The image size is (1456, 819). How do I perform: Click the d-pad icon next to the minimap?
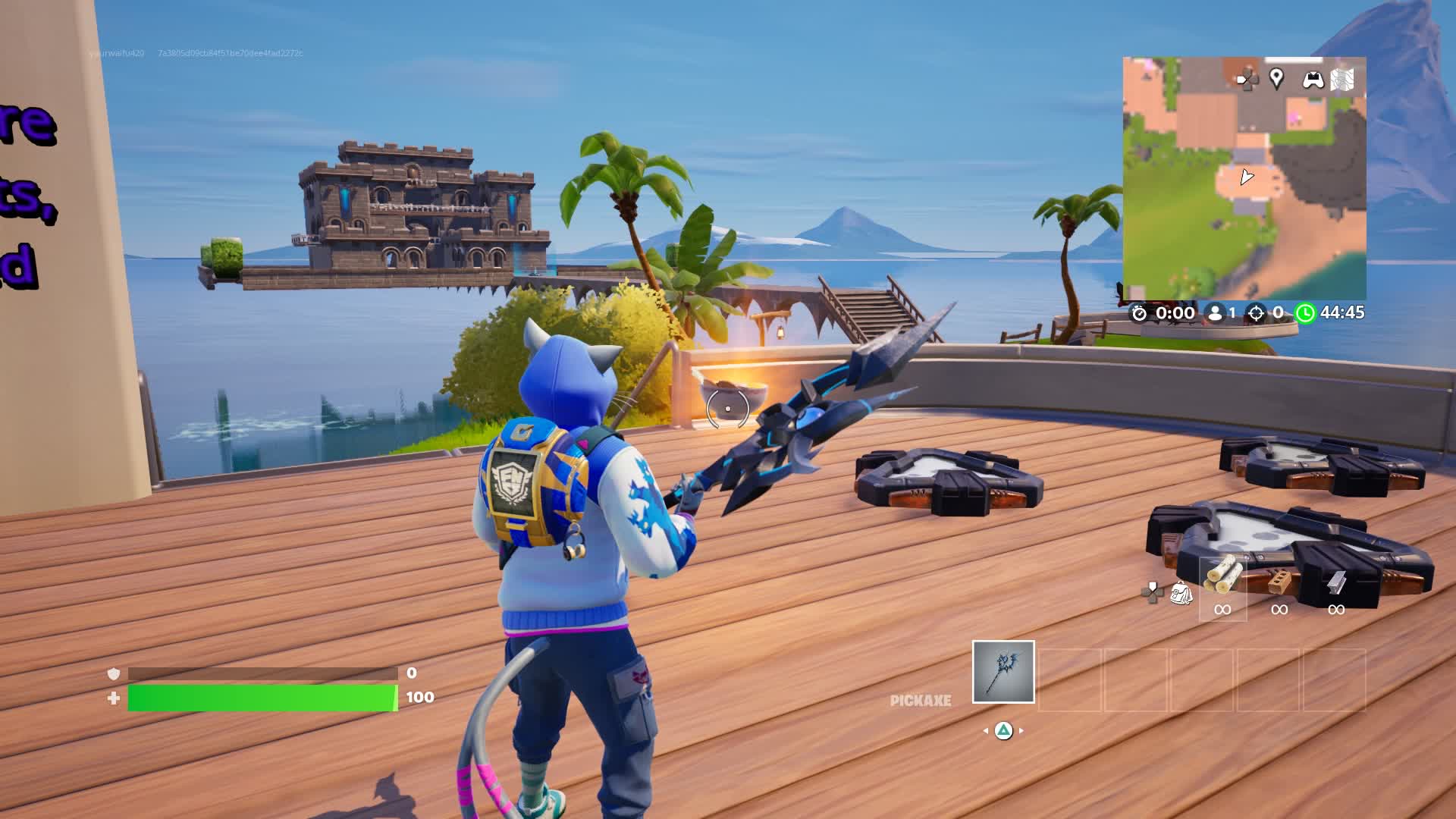point(1247,79)
